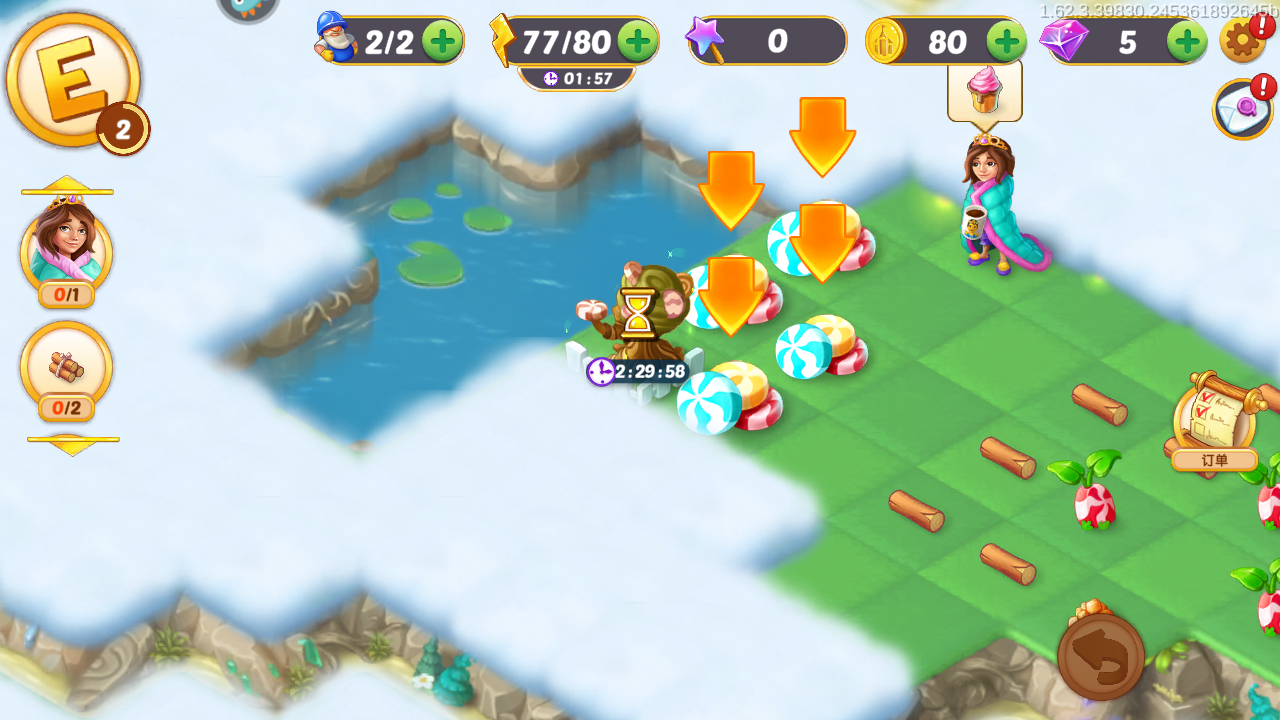Buy more gold coins with plus button
This screenshot has height=720, width=1280.
click(1006, 41)
